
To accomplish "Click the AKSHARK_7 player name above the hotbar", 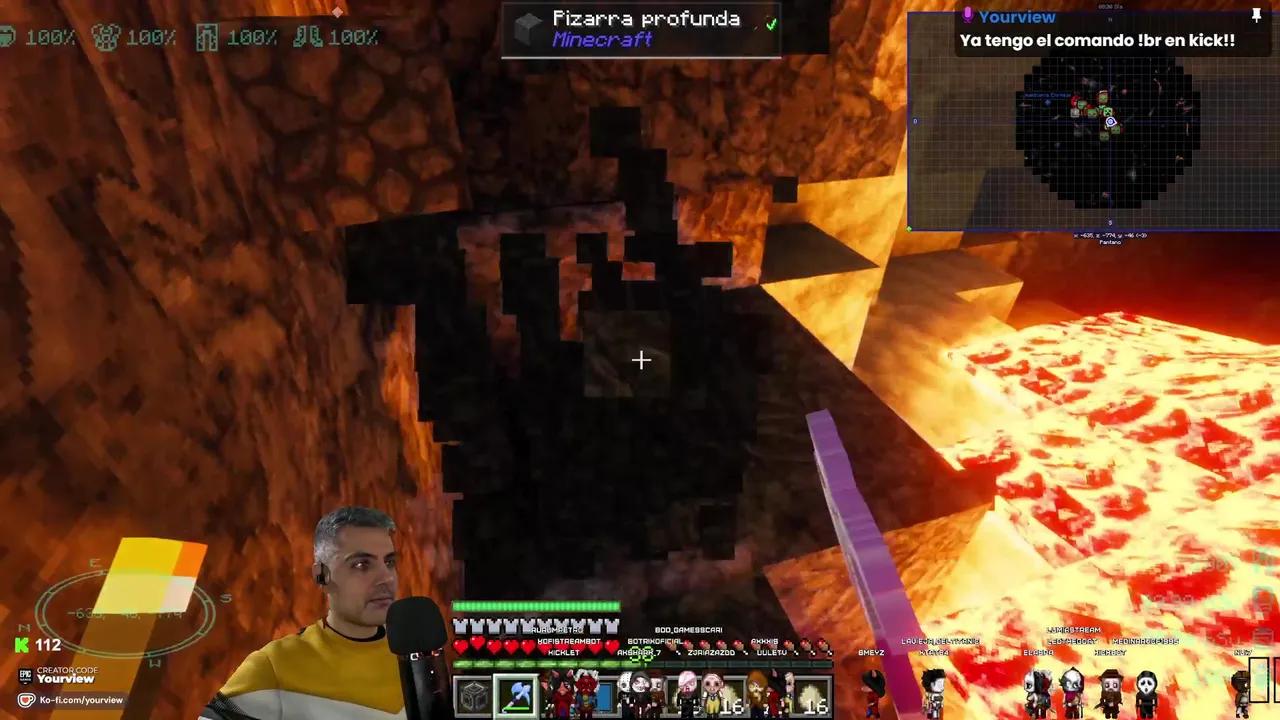I will [x=640, y=652].
